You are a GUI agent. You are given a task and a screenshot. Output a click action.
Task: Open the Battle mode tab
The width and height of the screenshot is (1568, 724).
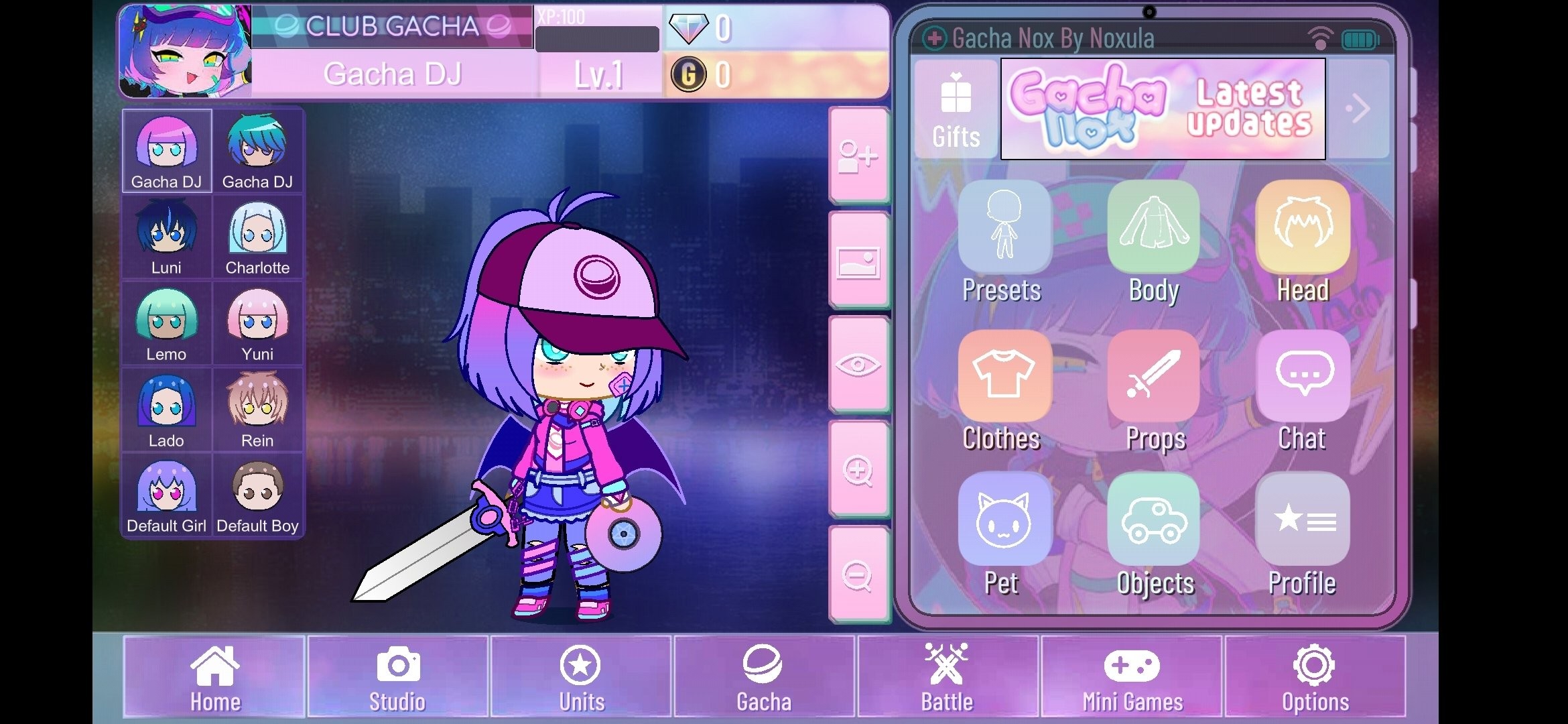(x=948, y=676)
